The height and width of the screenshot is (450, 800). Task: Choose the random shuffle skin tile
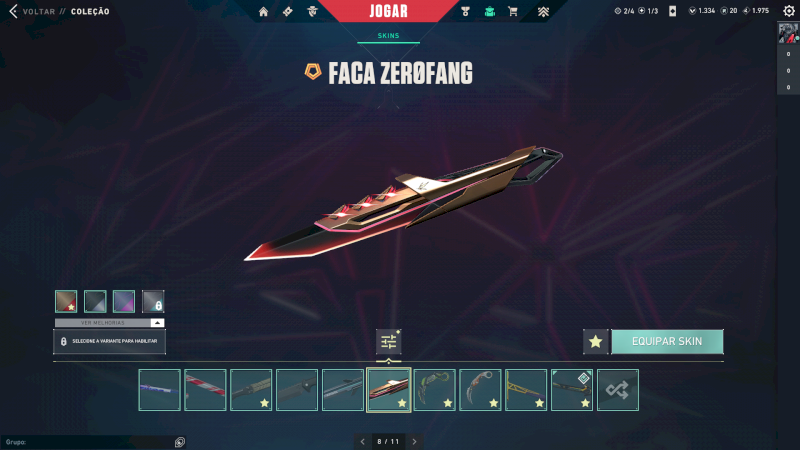(x=618, y=390)
